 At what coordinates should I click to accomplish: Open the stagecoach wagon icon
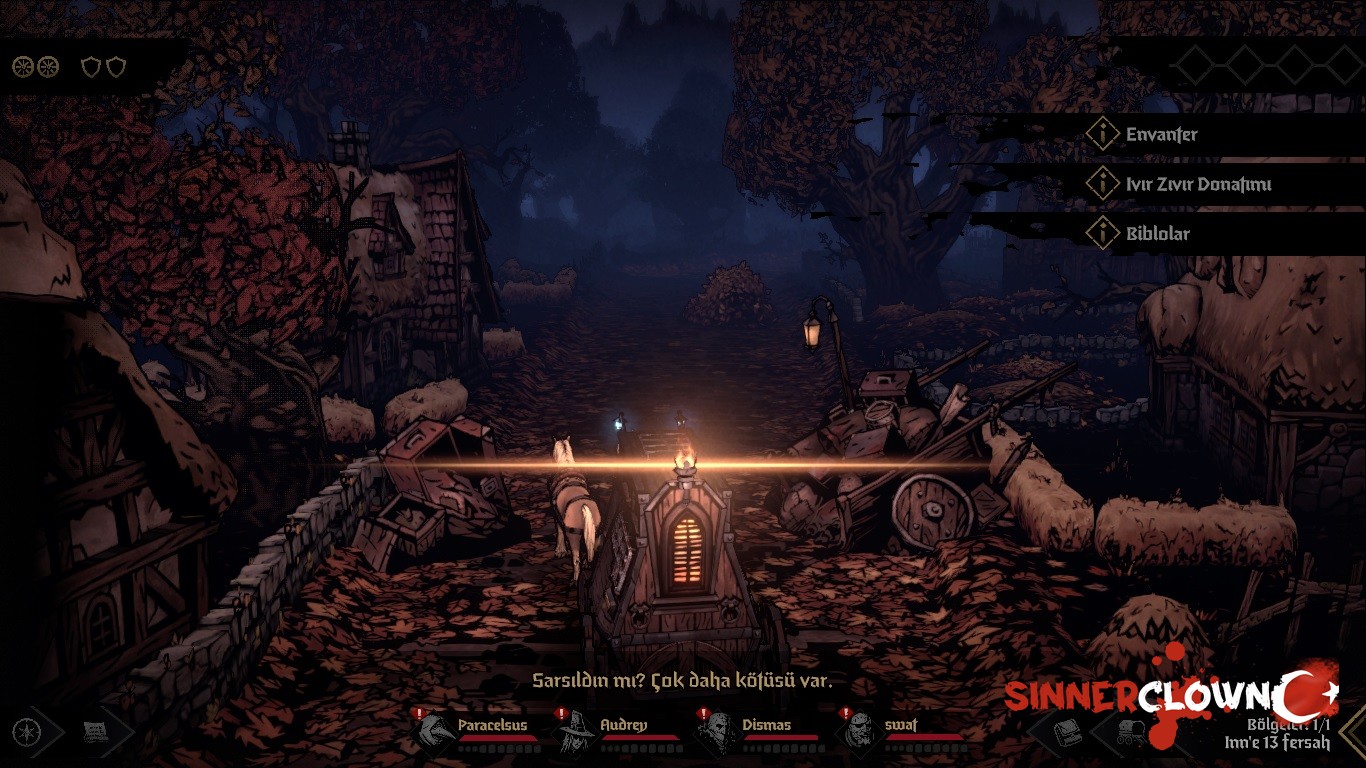[1130, 732]
